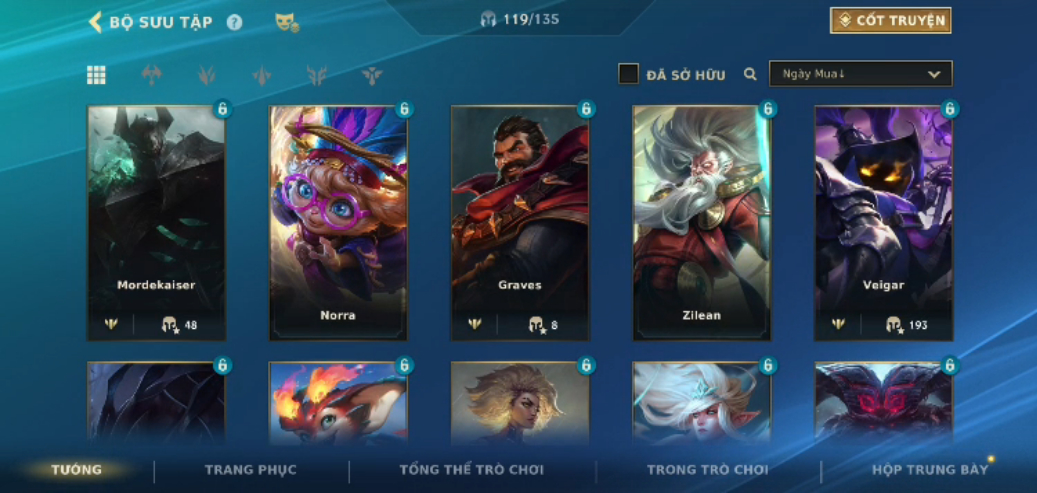1037x493 pixels.
Task: Go back using the Bộ Sưu Tập arrow
Action: [96, 22]
